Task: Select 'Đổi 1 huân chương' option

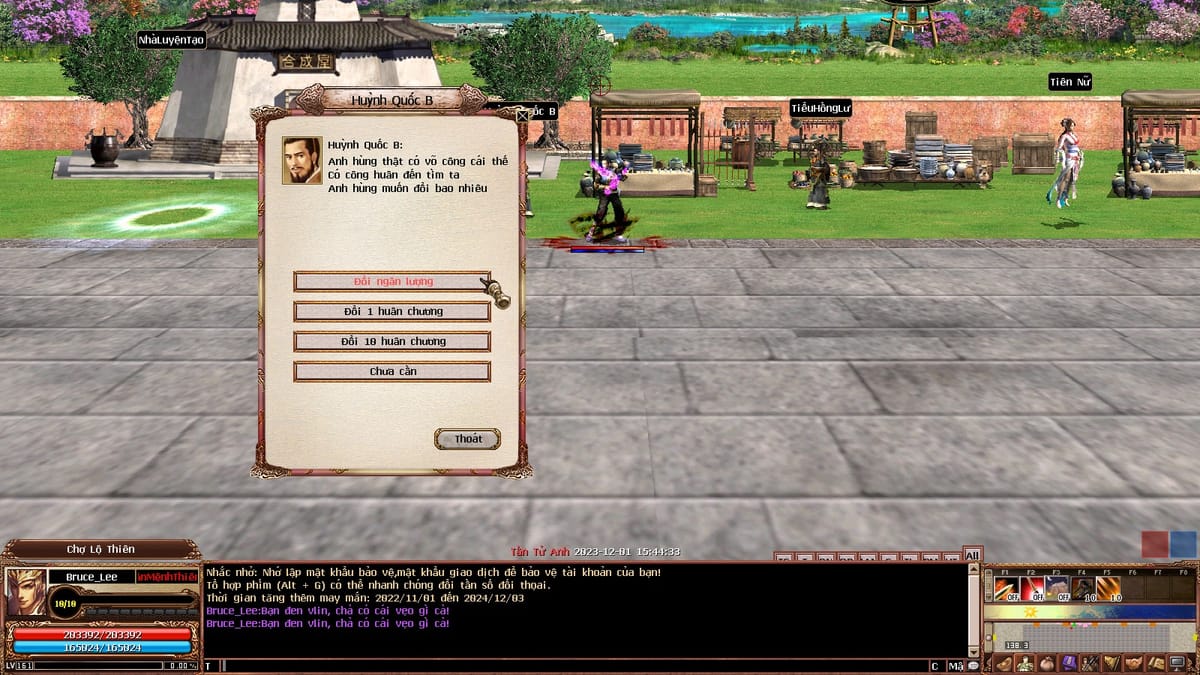Action: [x=392, y=311]
